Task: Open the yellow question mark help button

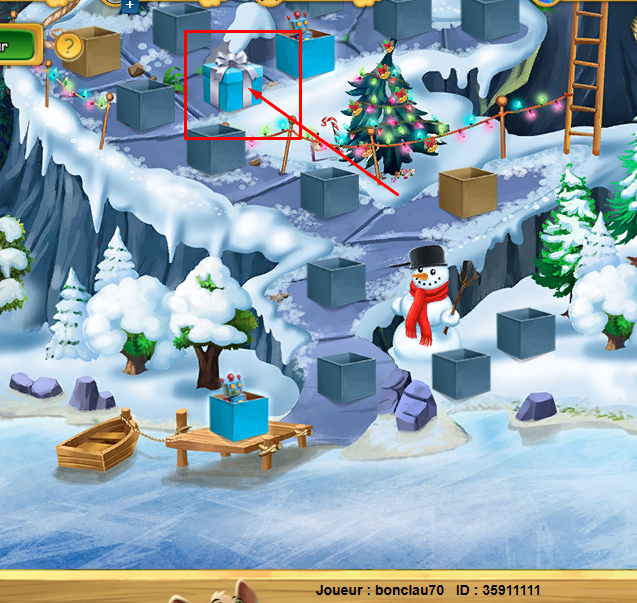Action: 68,45
